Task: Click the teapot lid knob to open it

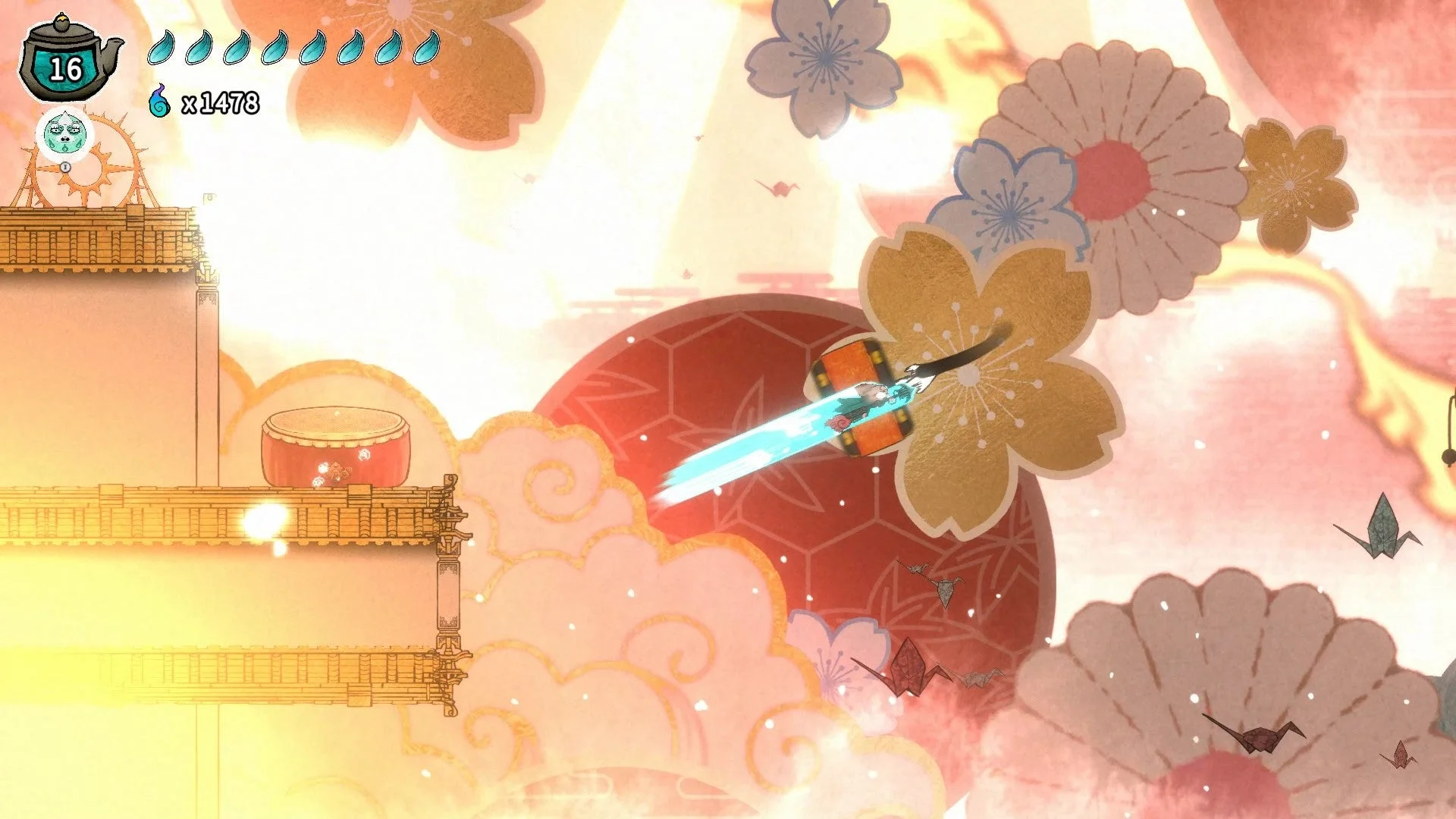Action: pos(62,23)
